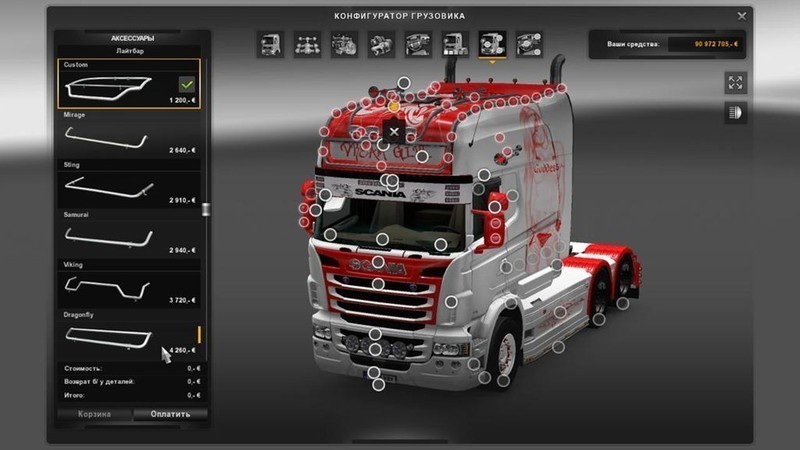
Task: Toggle the fullscreen view button
Action: 736,83
